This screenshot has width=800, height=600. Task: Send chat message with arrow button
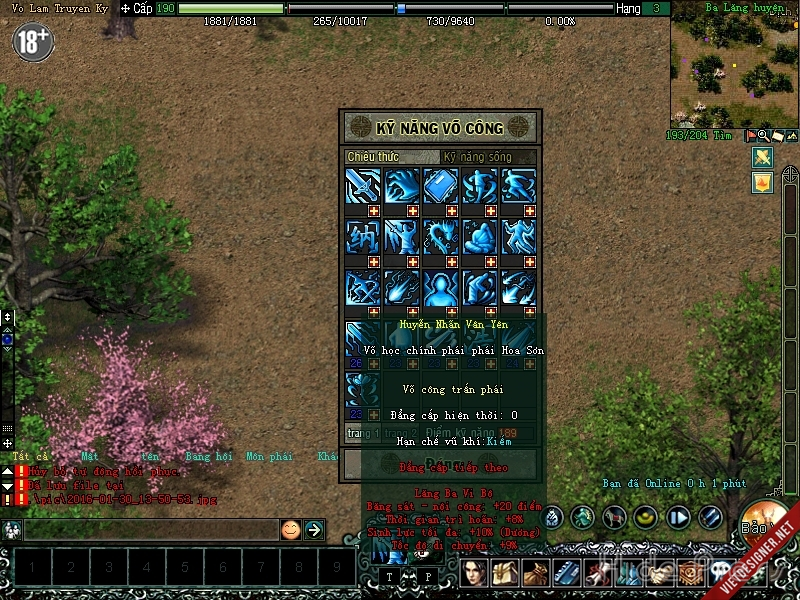click(x=314, y=530)
